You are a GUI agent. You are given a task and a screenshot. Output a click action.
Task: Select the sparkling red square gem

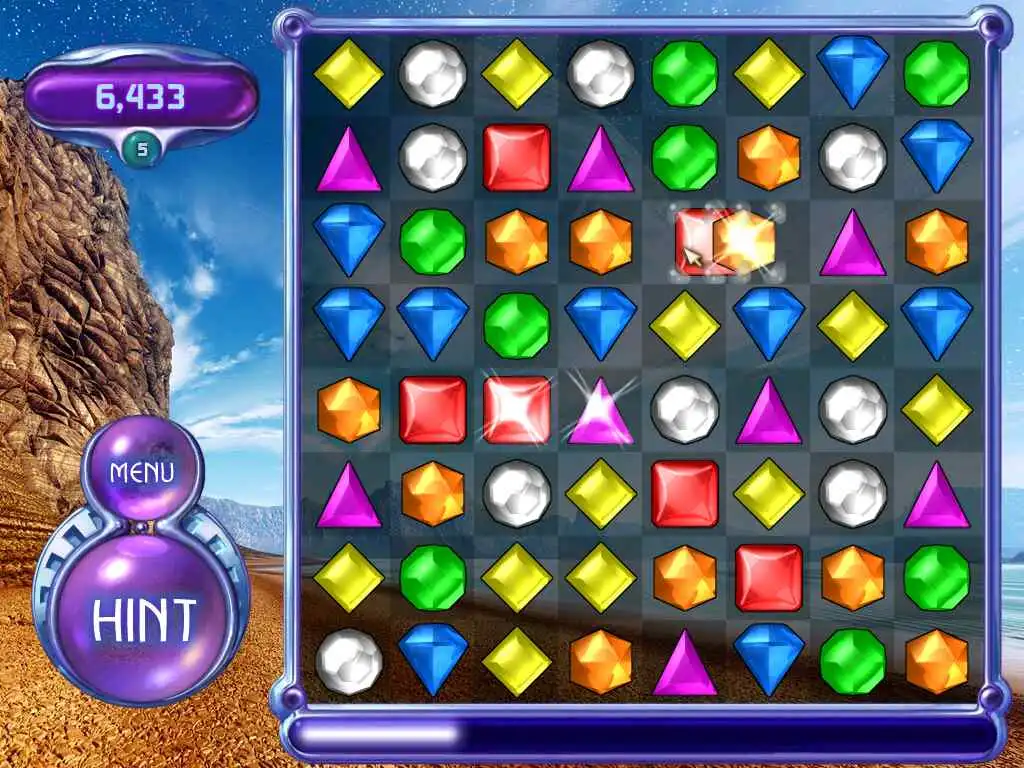pyautogui.click(x=517, y=410)
